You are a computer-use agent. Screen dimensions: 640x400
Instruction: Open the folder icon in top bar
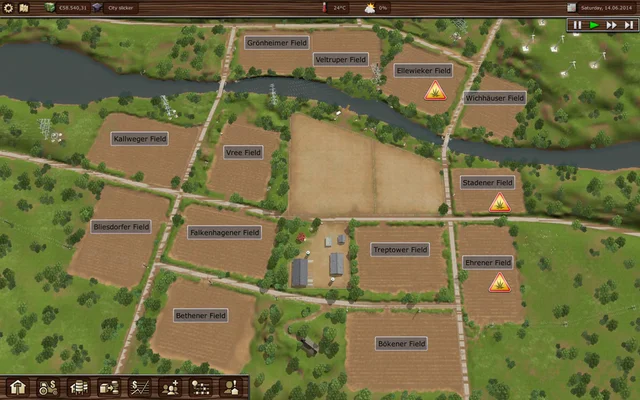pyautogui.click(x=23, y=7)
